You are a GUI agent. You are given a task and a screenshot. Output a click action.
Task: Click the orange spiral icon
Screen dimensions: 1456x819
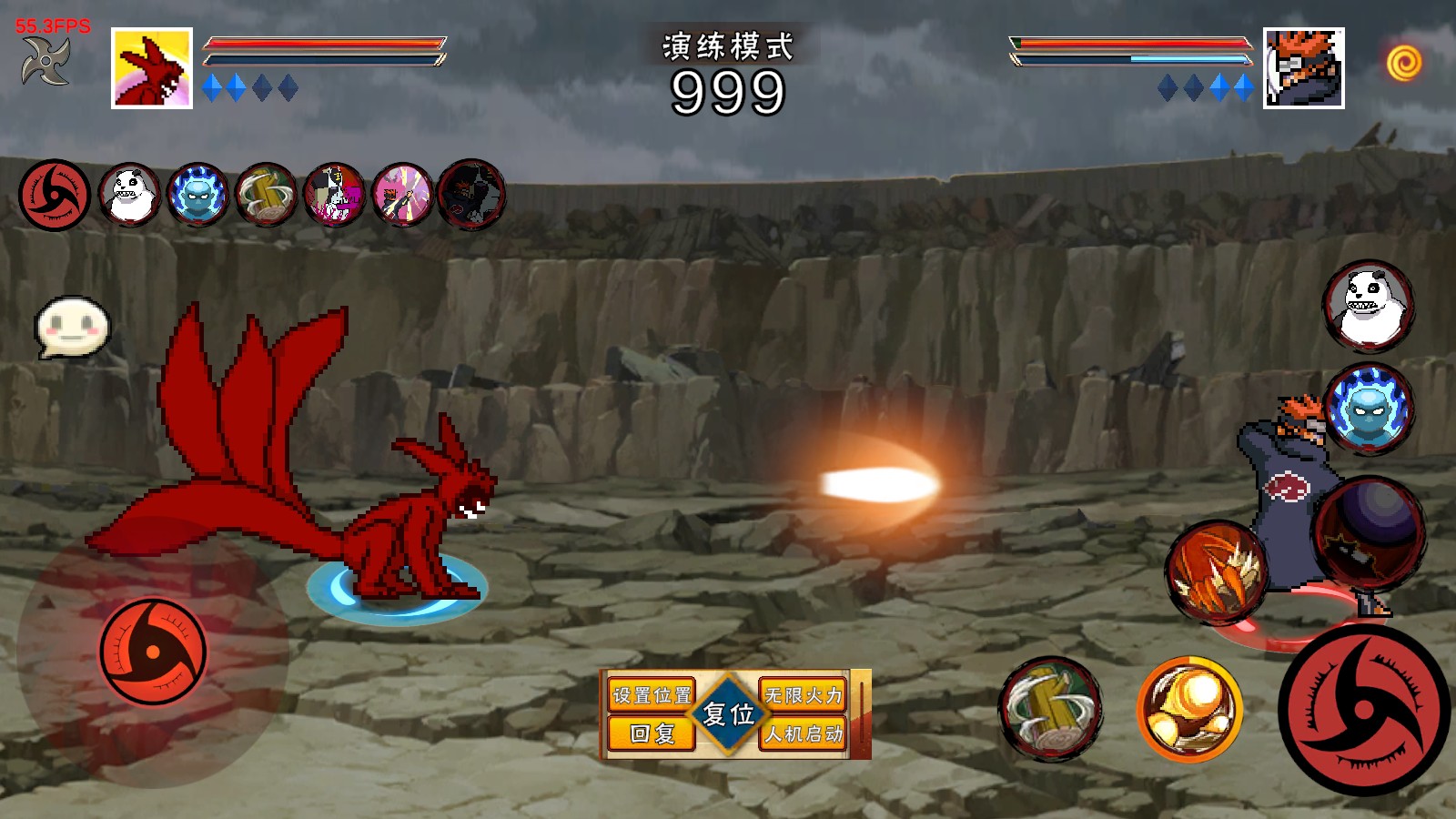[x=1403, y=63]
